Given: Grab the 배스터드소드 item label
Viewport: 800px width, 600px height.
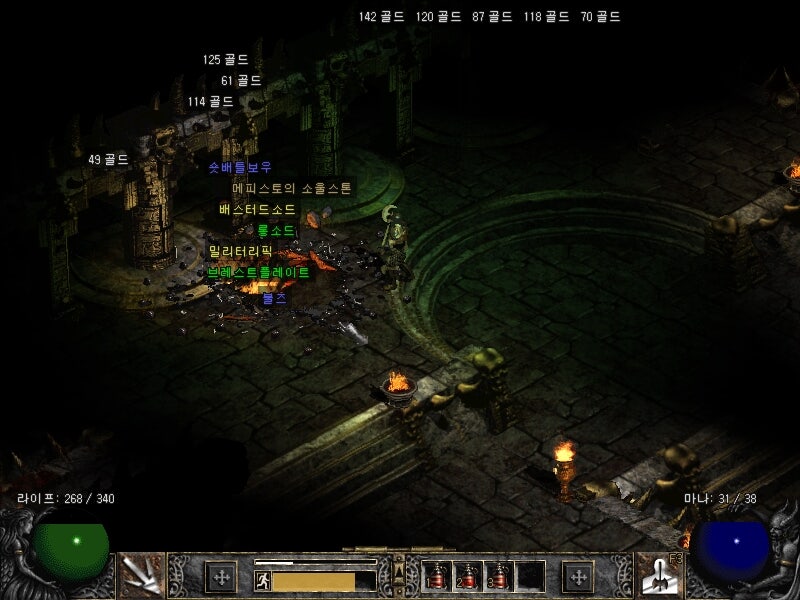Looking at the screenshot, I should pyautogui.click(x=257, y=209).
